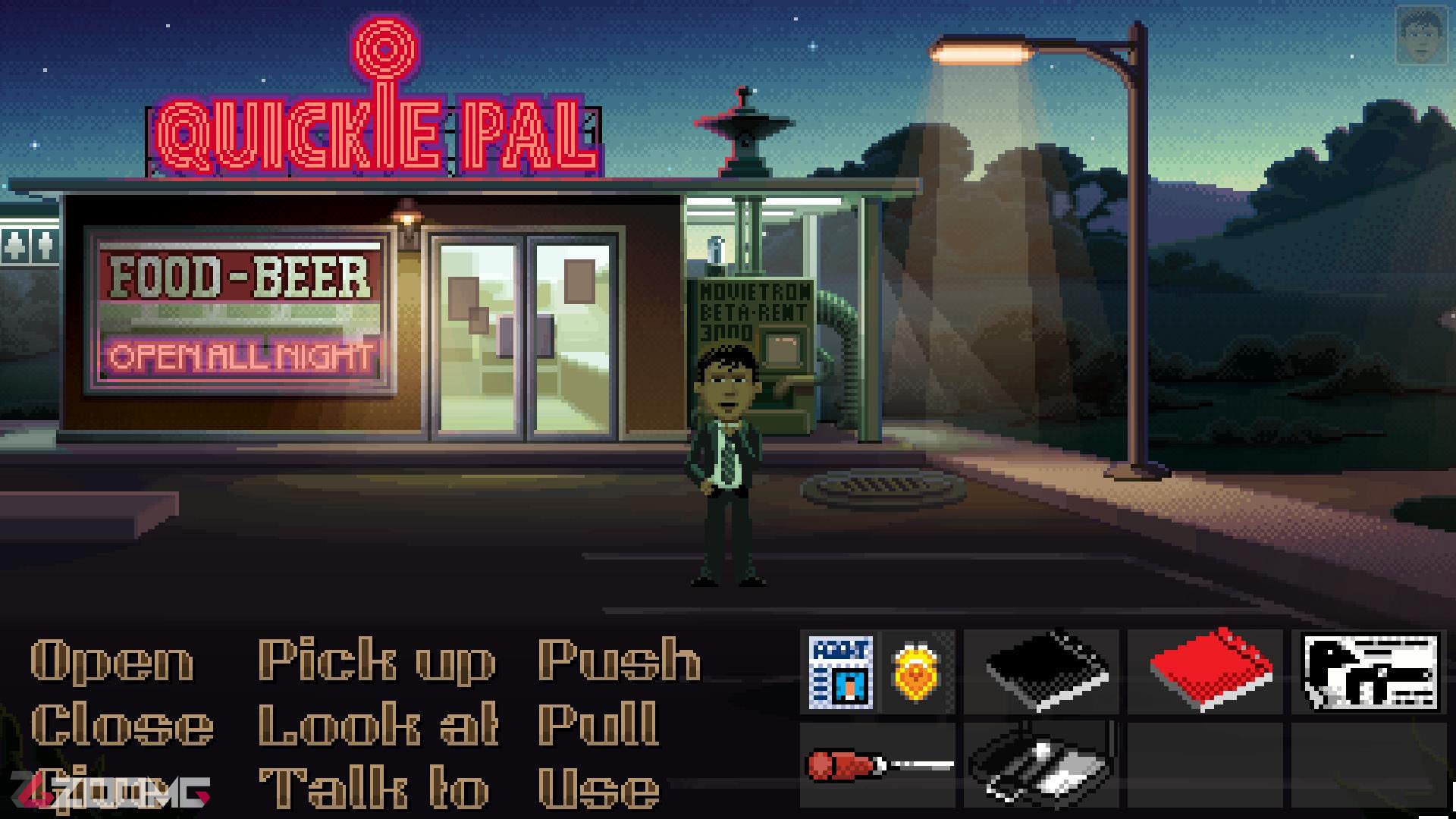This screenshot has width=1456, height=819.
Task: Activate the Use verb
Action: tap(598, 789)
